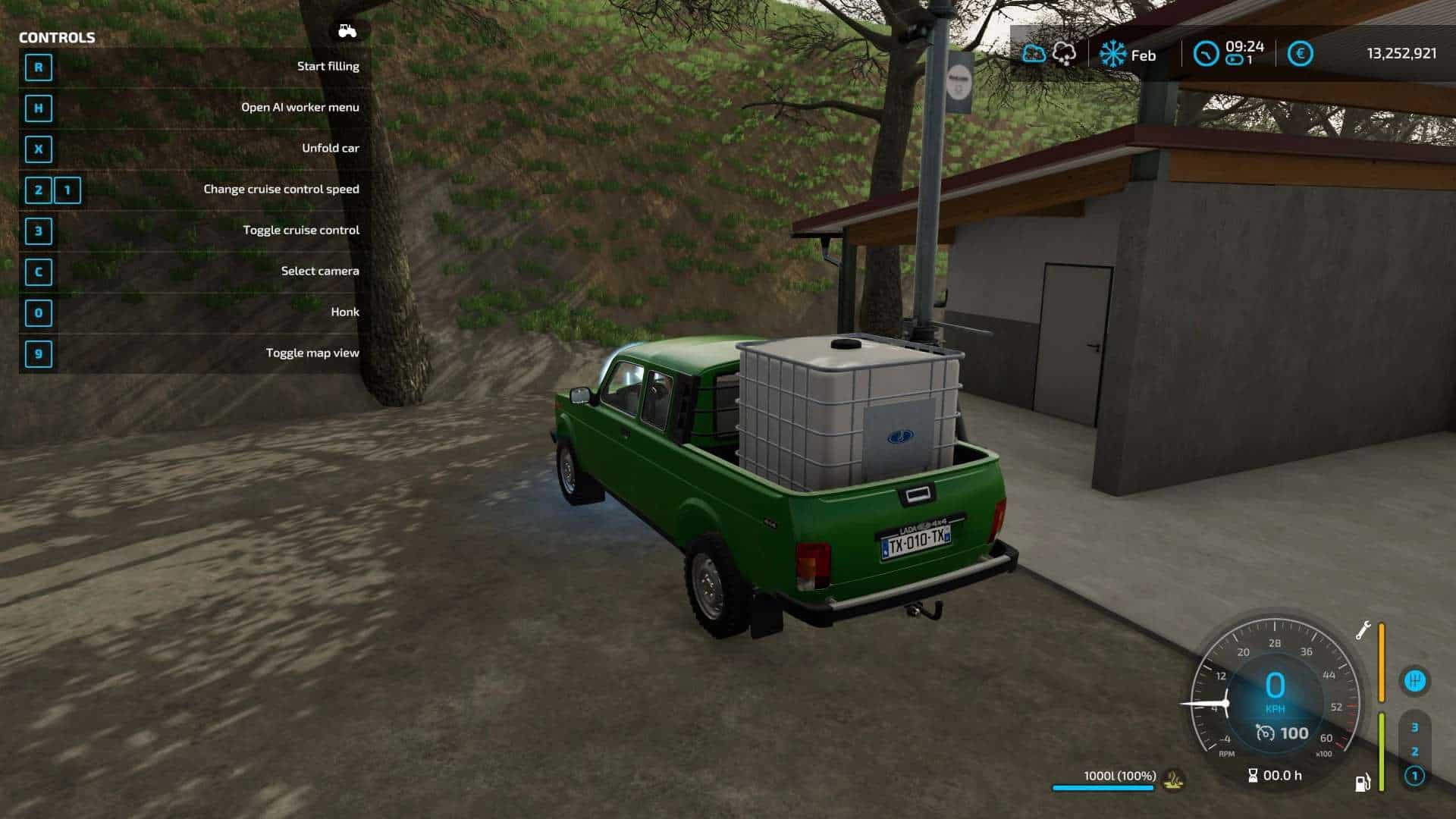Image resolution: width=1456 pixels, height=819 pixels.
Task: Click the euro money icon
Action: (1300, 54)
